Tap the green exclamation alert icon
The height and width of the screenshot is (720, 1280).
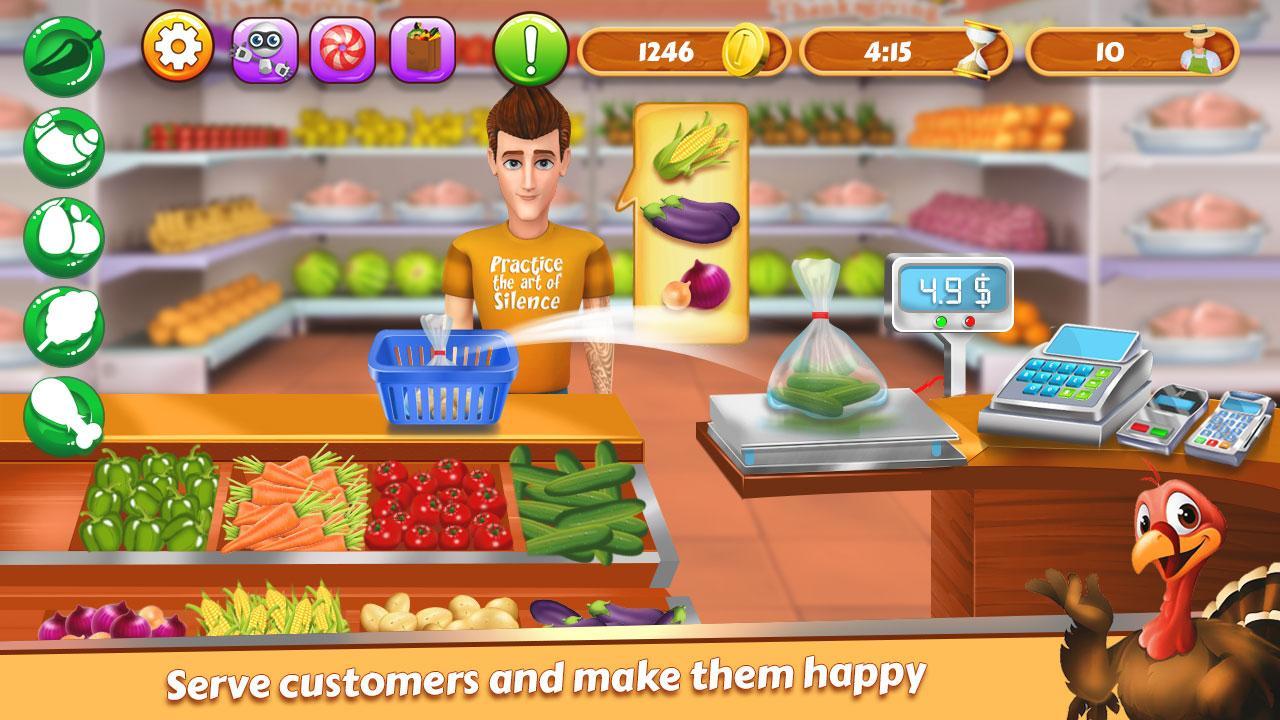[x=530, y=48]
